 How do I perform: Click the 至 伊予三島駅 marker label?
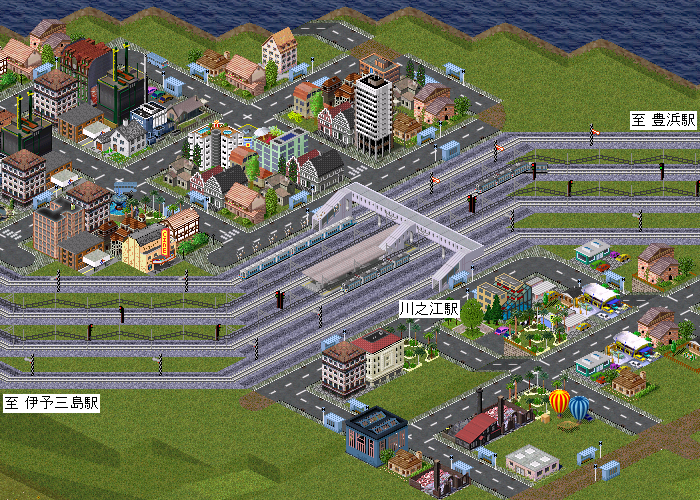click(51, 405)
